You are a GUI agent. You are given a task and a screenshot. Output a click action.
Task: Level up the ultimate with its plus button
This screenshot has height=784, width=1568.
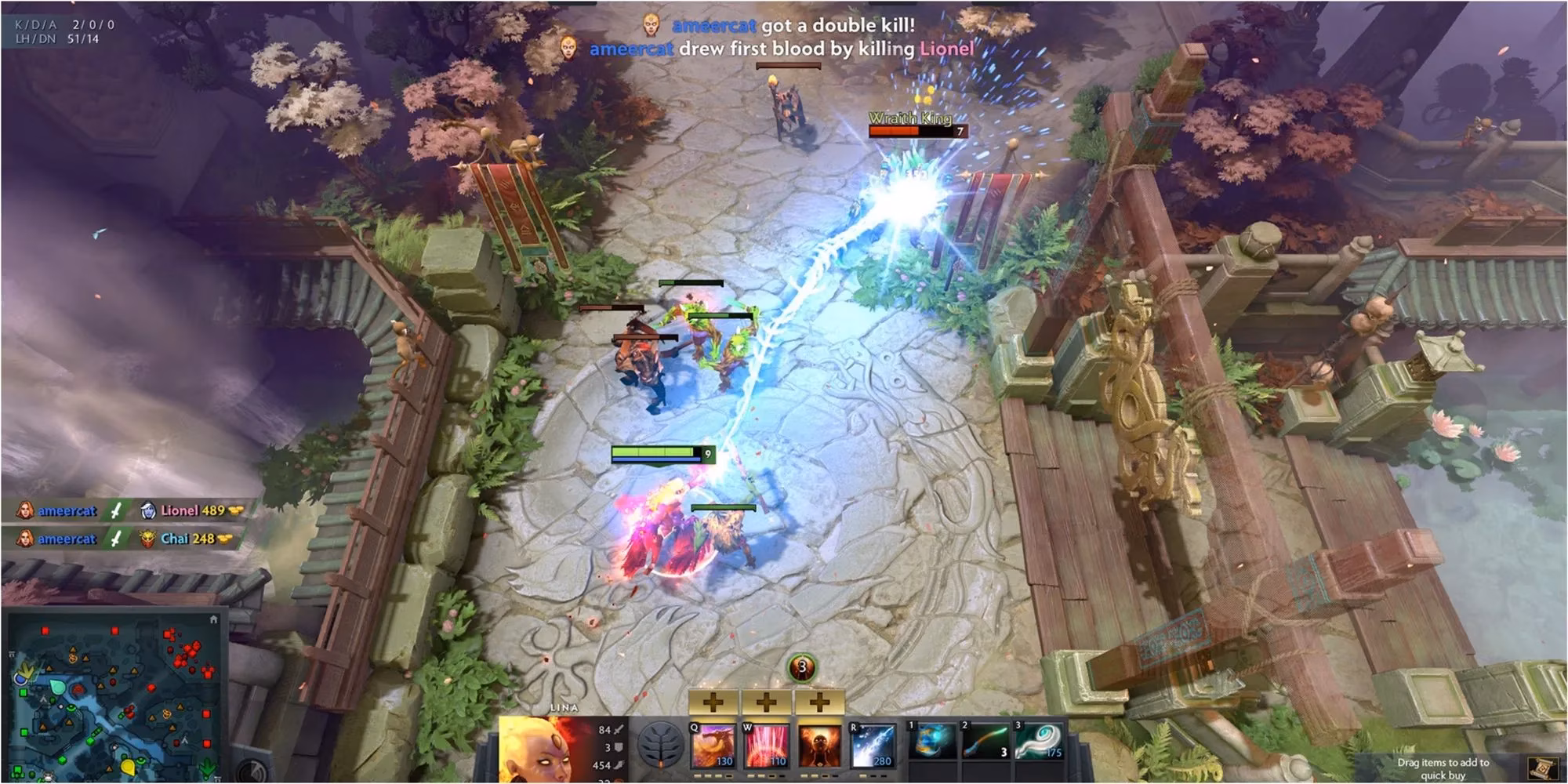point(818,703)
